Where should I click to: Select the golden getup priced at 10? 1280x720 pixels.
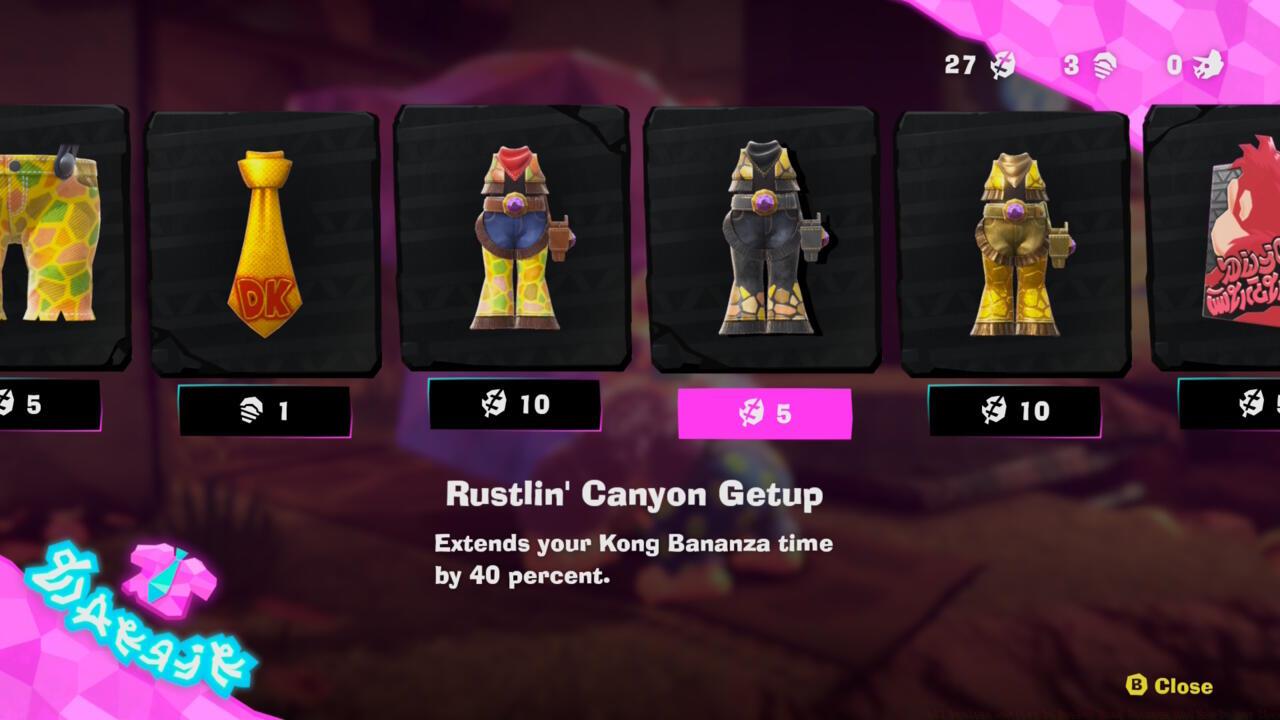coord(1017,240)
